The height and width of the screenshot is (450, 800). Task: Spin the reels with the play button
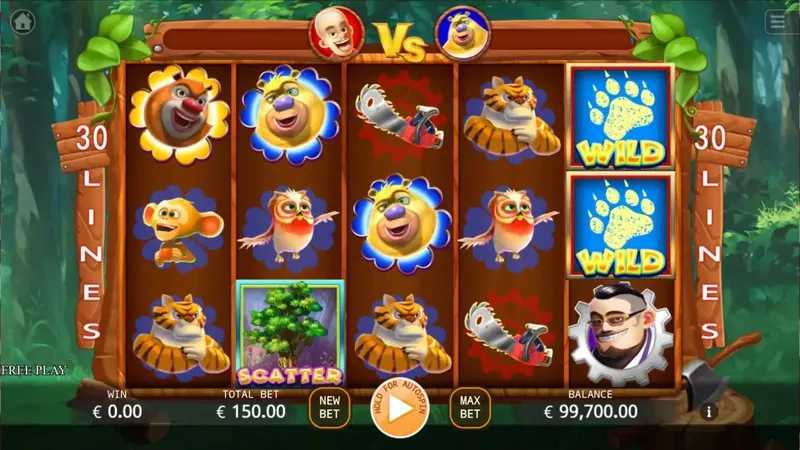click(399, 408)
